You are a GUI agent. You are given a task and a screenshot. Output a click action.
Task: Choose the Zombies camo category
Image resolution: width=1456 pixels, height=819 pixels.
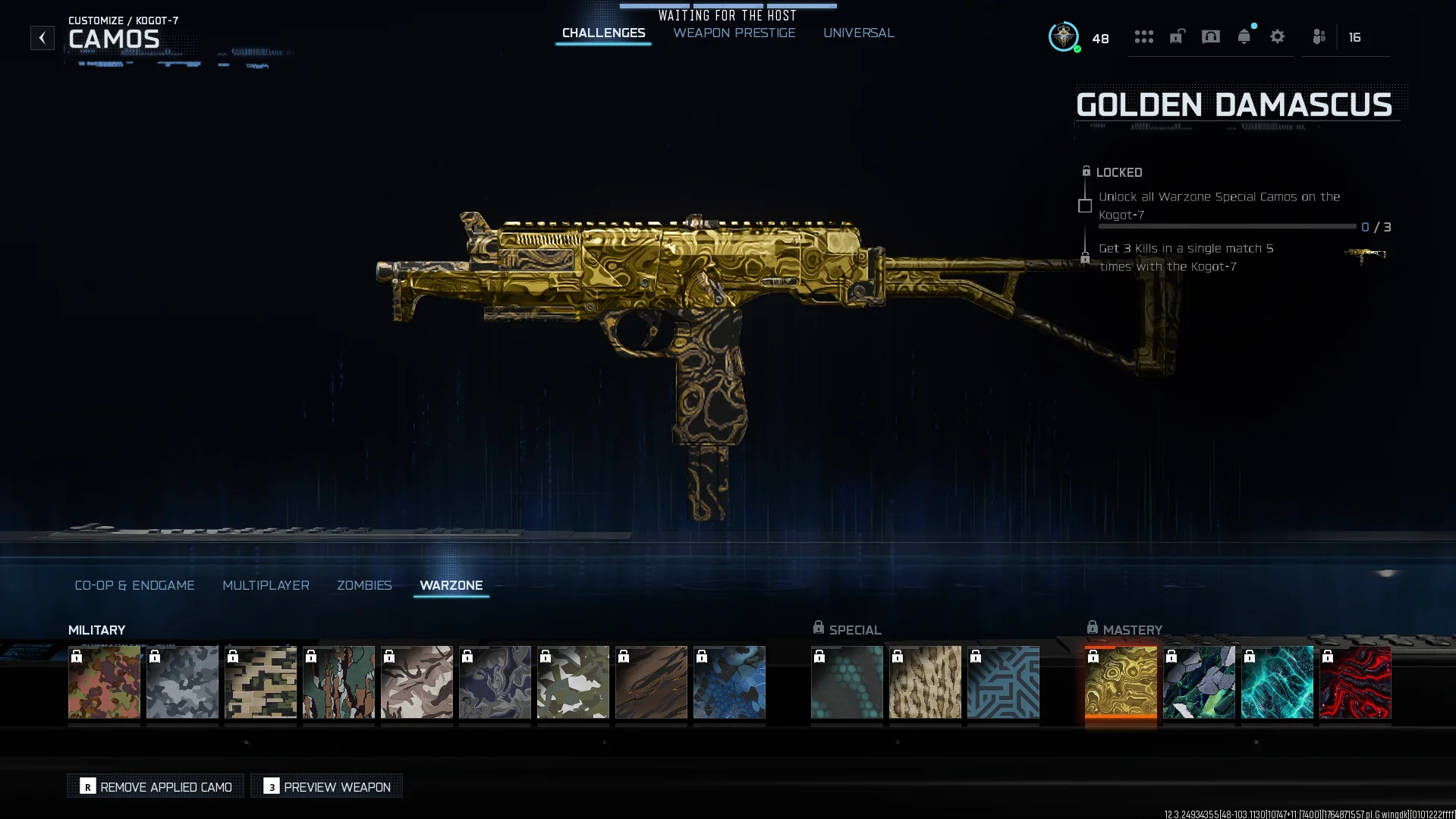(364, 585)
